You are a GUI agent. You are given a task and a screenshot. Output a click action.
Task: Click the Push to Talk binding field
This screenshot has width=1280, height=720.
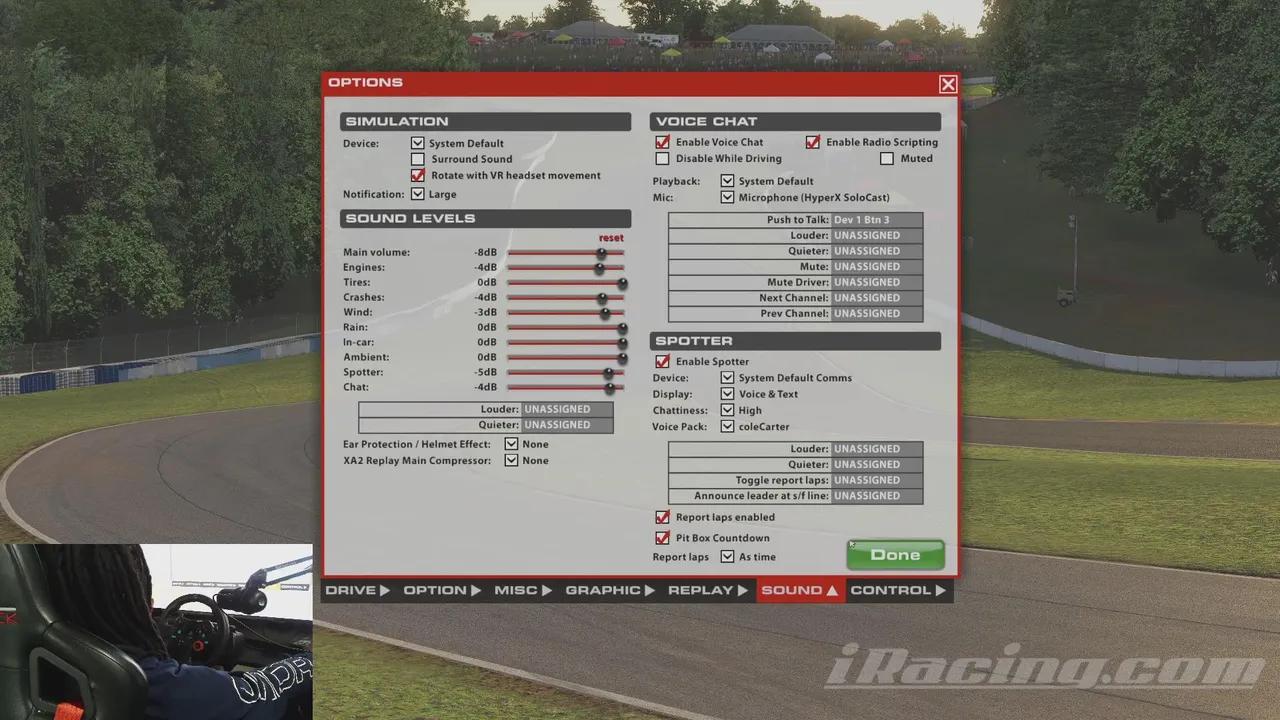point(876,220)
